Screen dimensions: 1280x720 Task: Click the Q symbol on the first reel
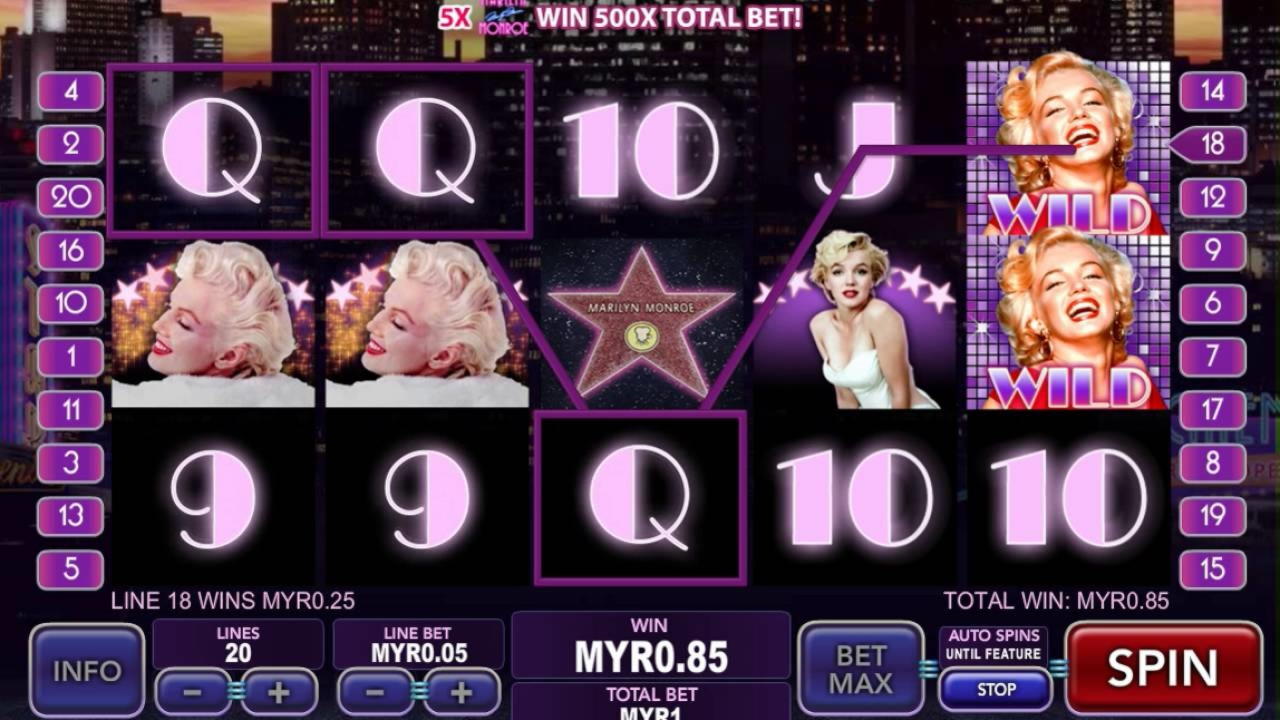pyautogui.click(x=213, y=150)
